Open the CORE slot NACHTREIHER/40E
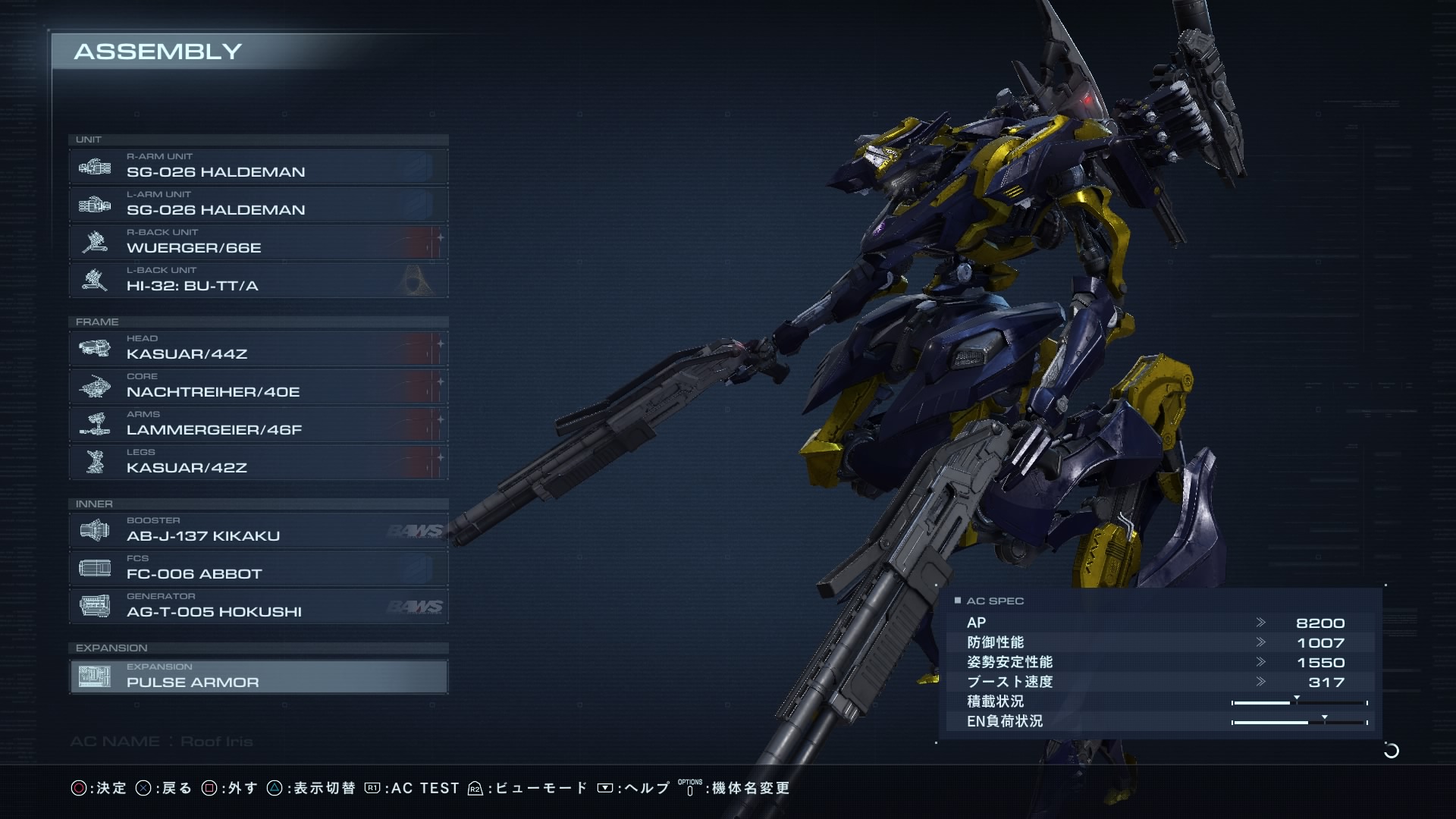This screenshot has height=819, width=1456. (258, 387)
